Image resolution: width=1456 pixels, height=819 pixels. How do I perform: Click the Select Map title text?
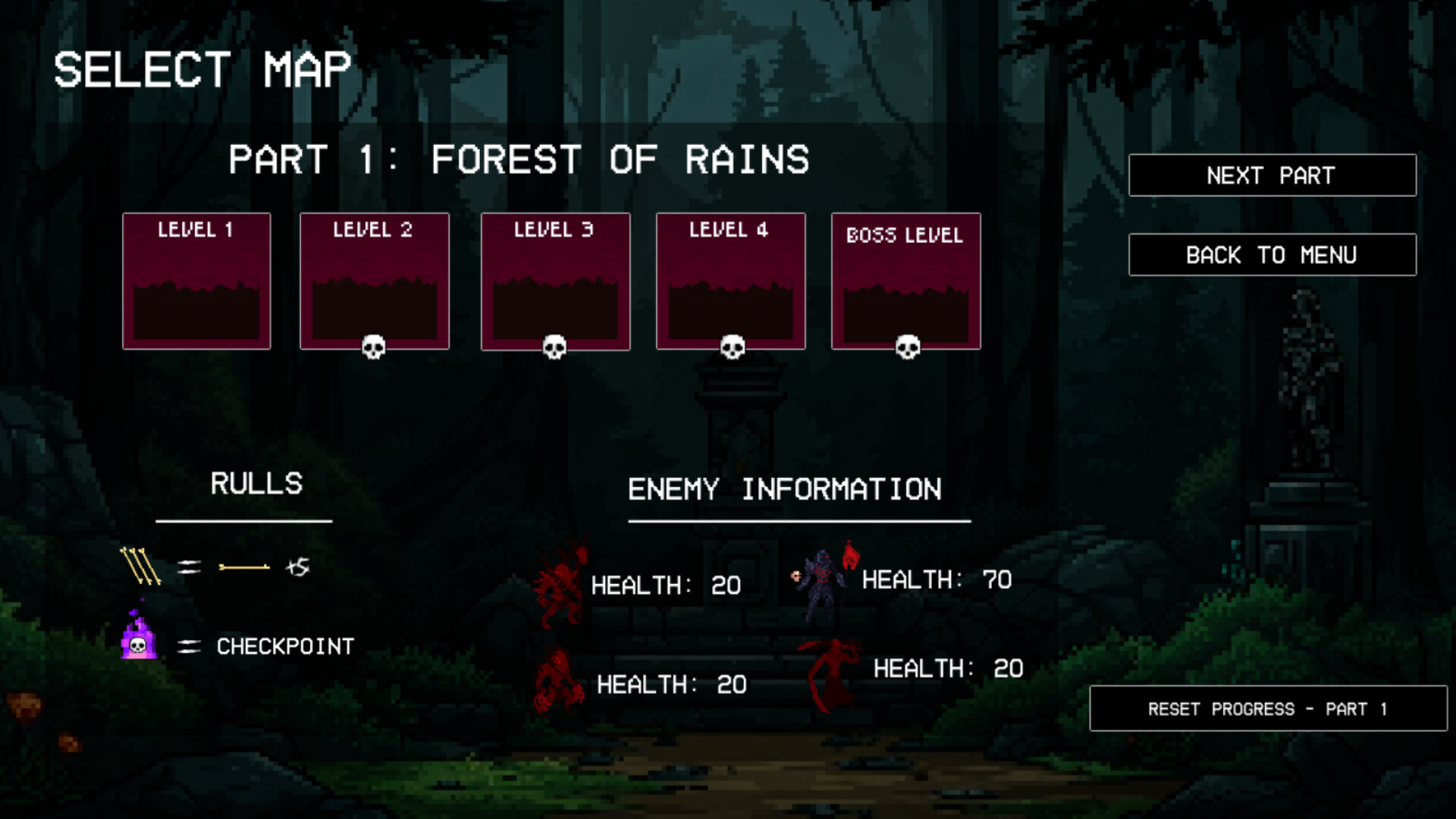[202, 69]
